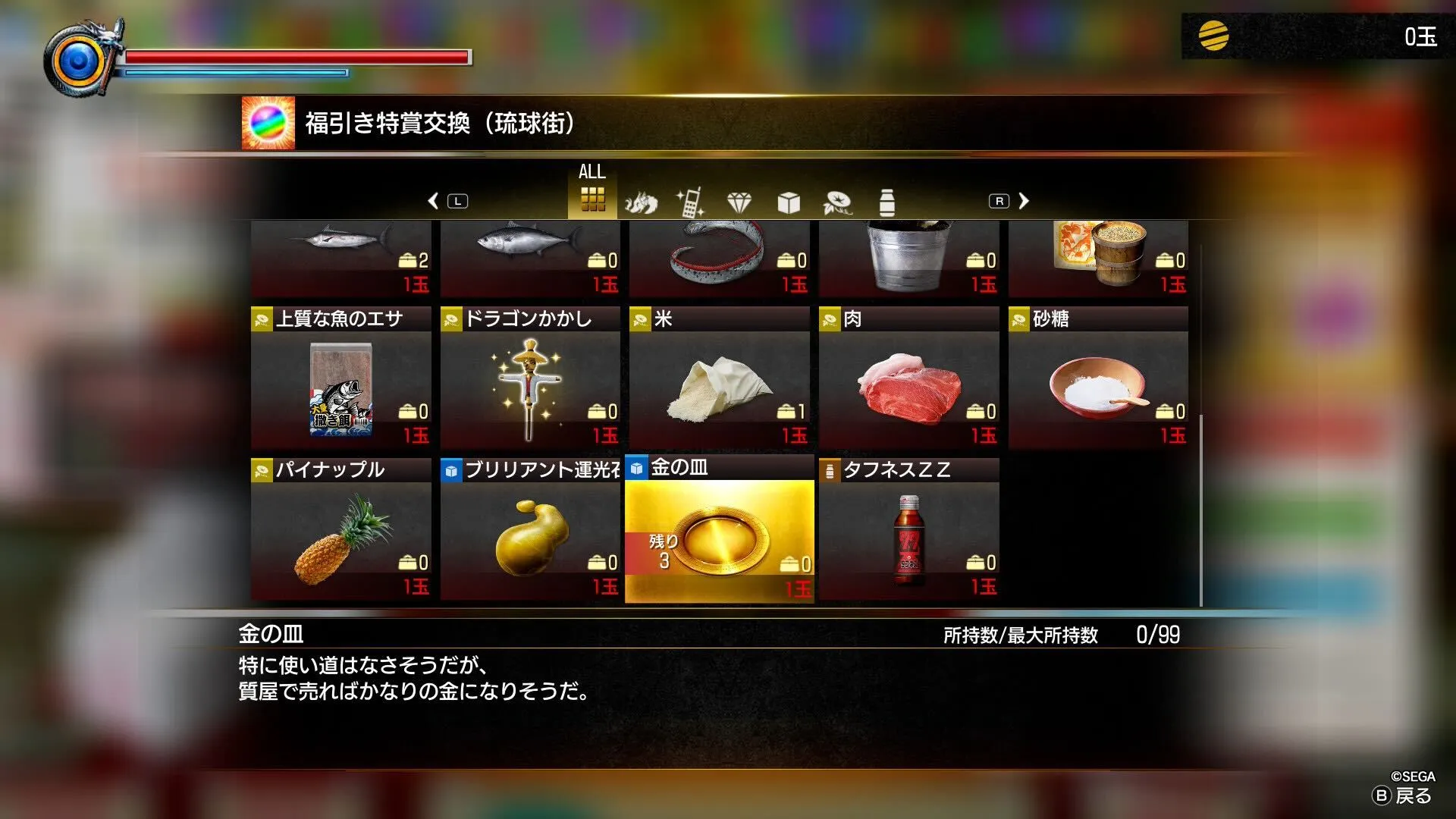Click the left arrow to change category

click(x=434, y=200)
